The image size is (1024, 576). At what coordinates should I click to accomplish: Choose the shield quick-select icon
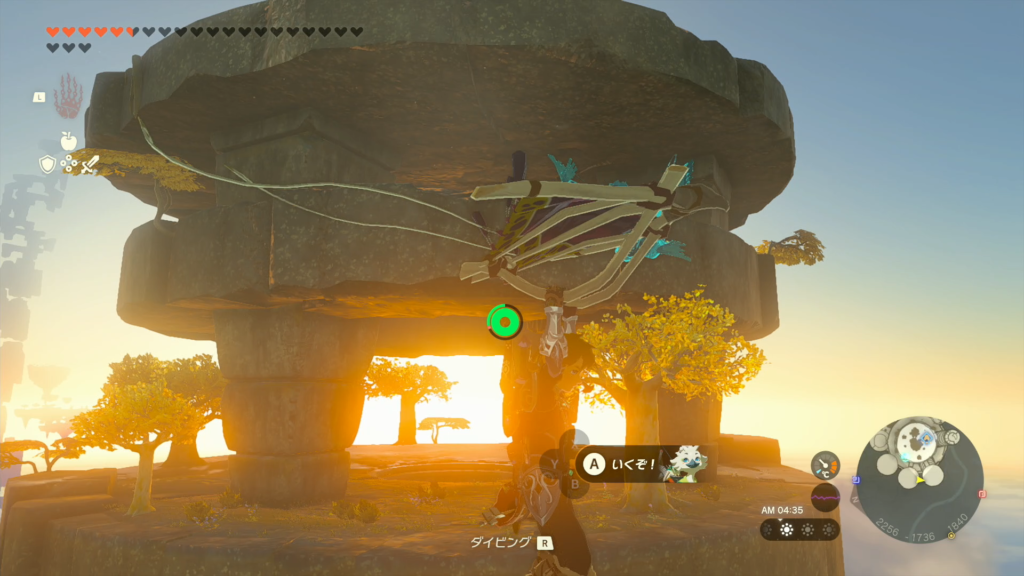point(47,163)
